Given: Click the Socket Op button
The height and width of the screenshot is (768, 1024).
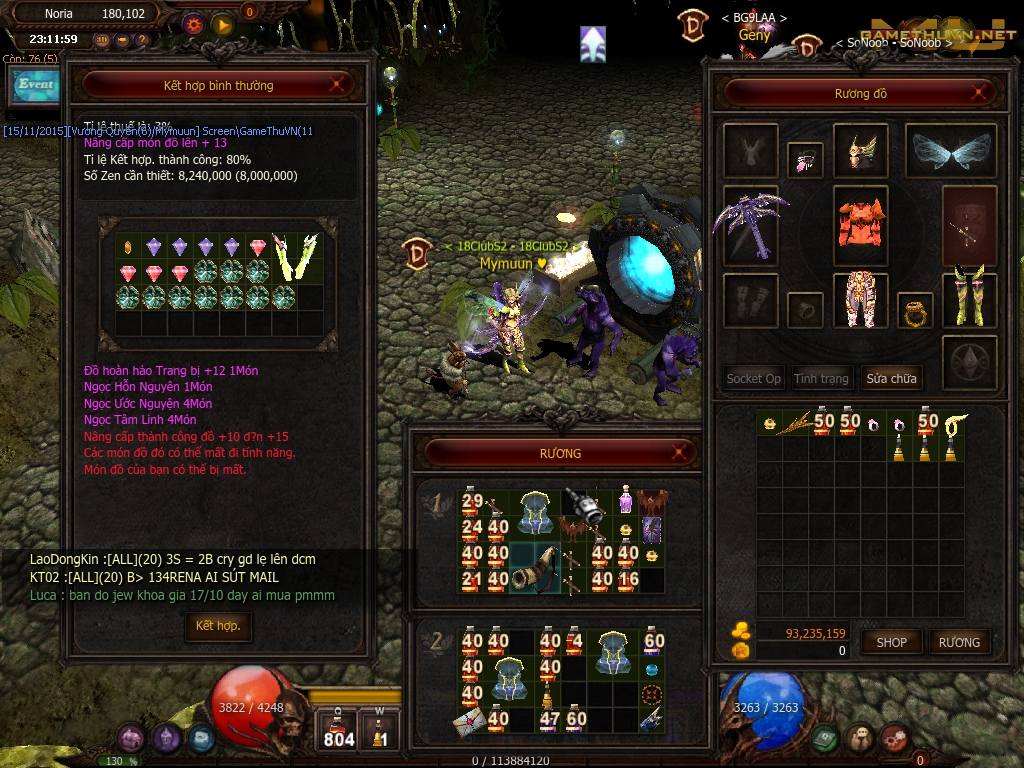Looking at the screenshot, I should point(753,378).
